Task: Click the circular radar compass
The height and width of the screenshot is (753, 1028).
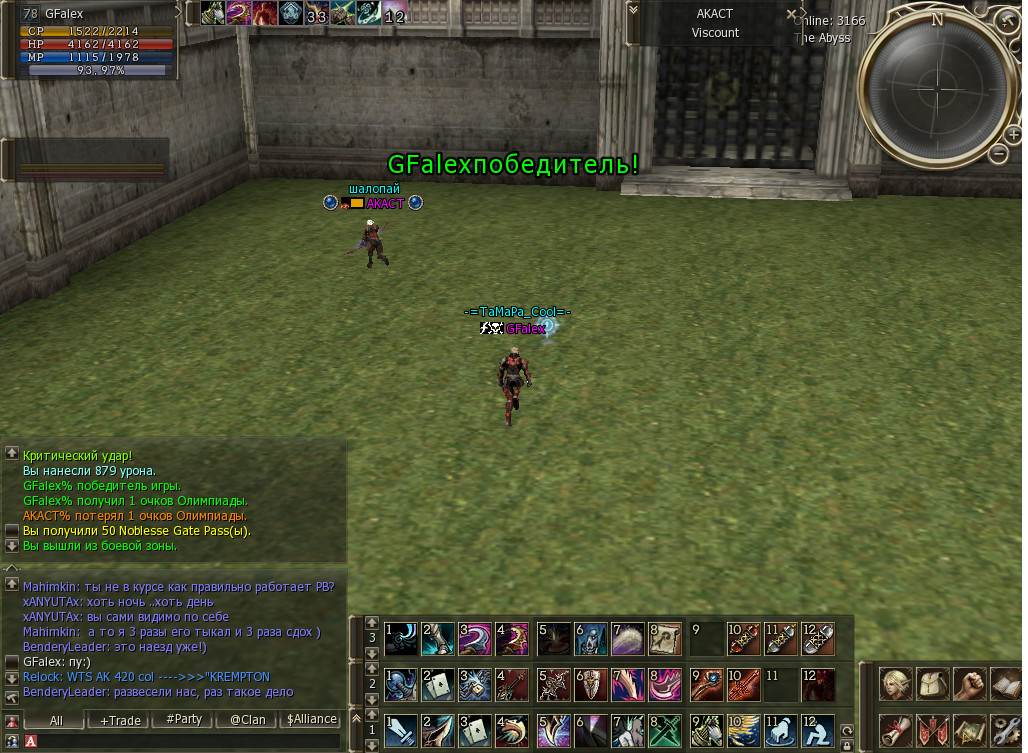Action: 937,83
